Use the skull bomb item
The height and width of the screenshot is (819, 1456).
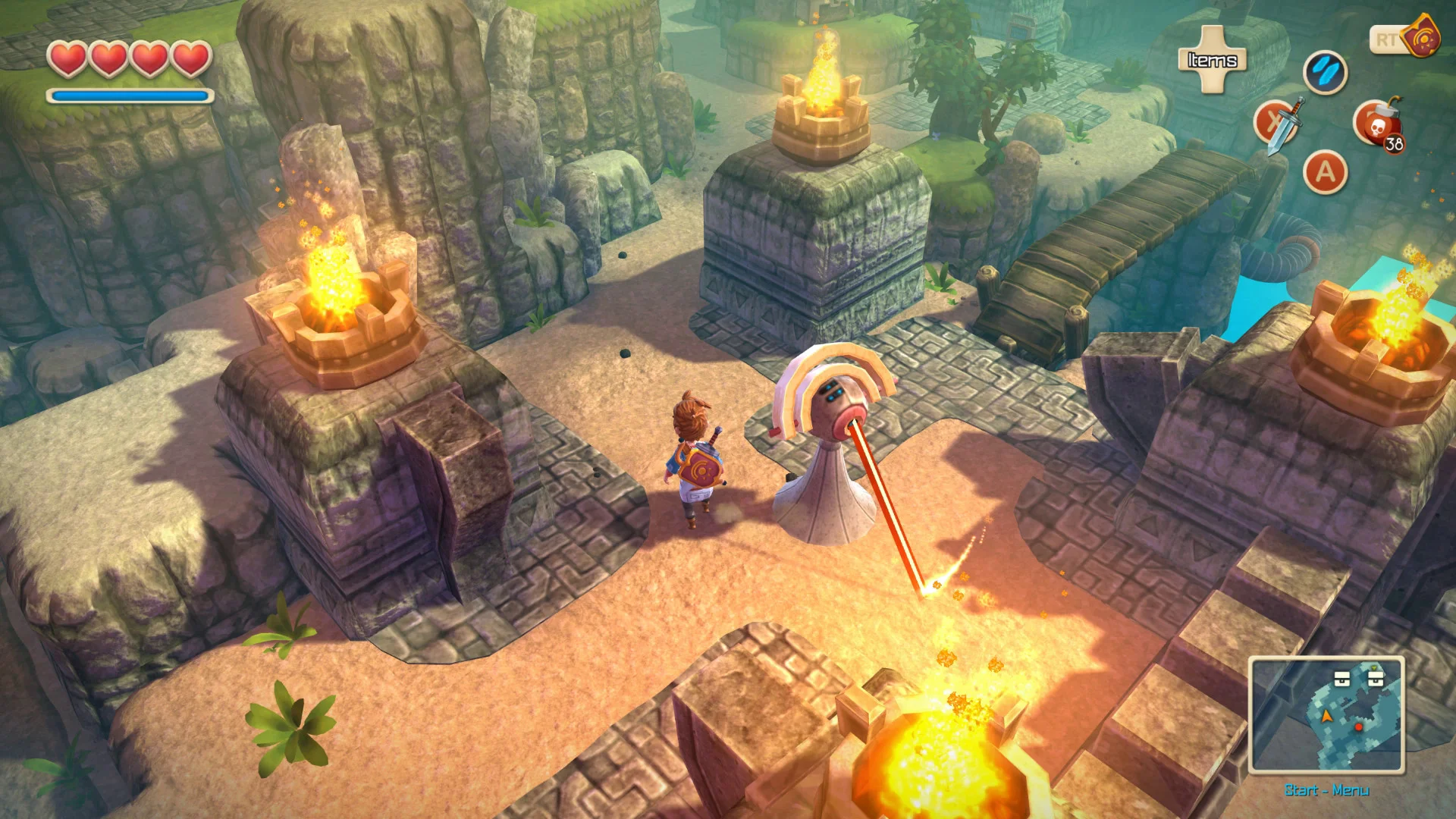[x=1376, y=124]
